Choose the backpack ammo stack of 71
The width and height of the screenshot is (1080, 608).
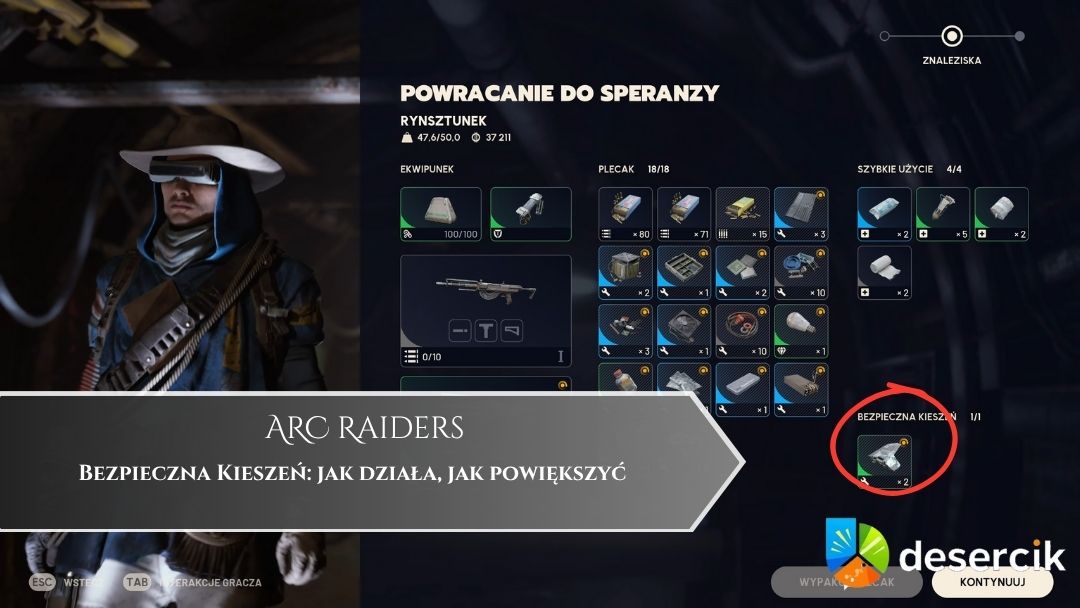point(684,214)
